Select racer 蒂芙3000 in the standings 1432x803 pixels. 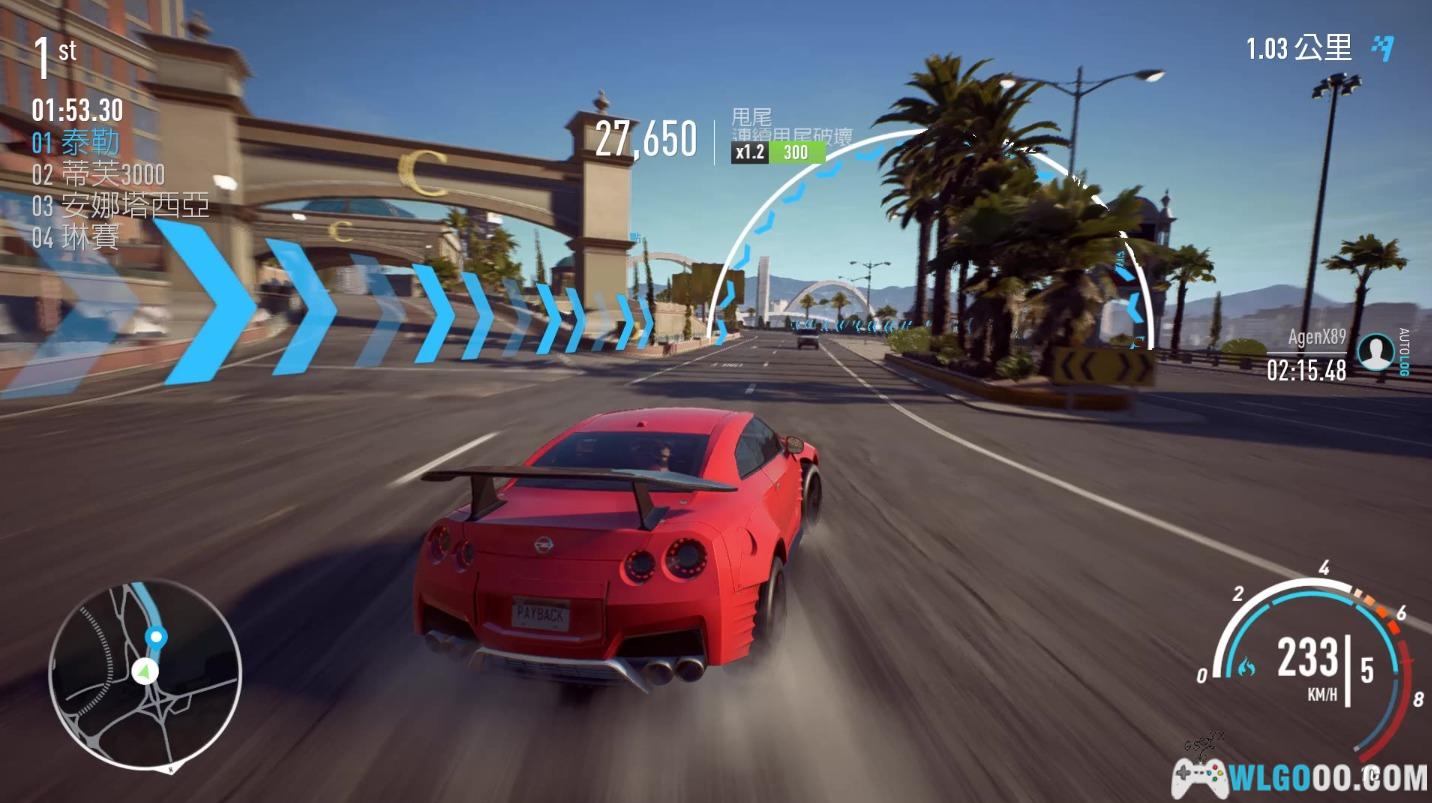click(x=98, y=174)
